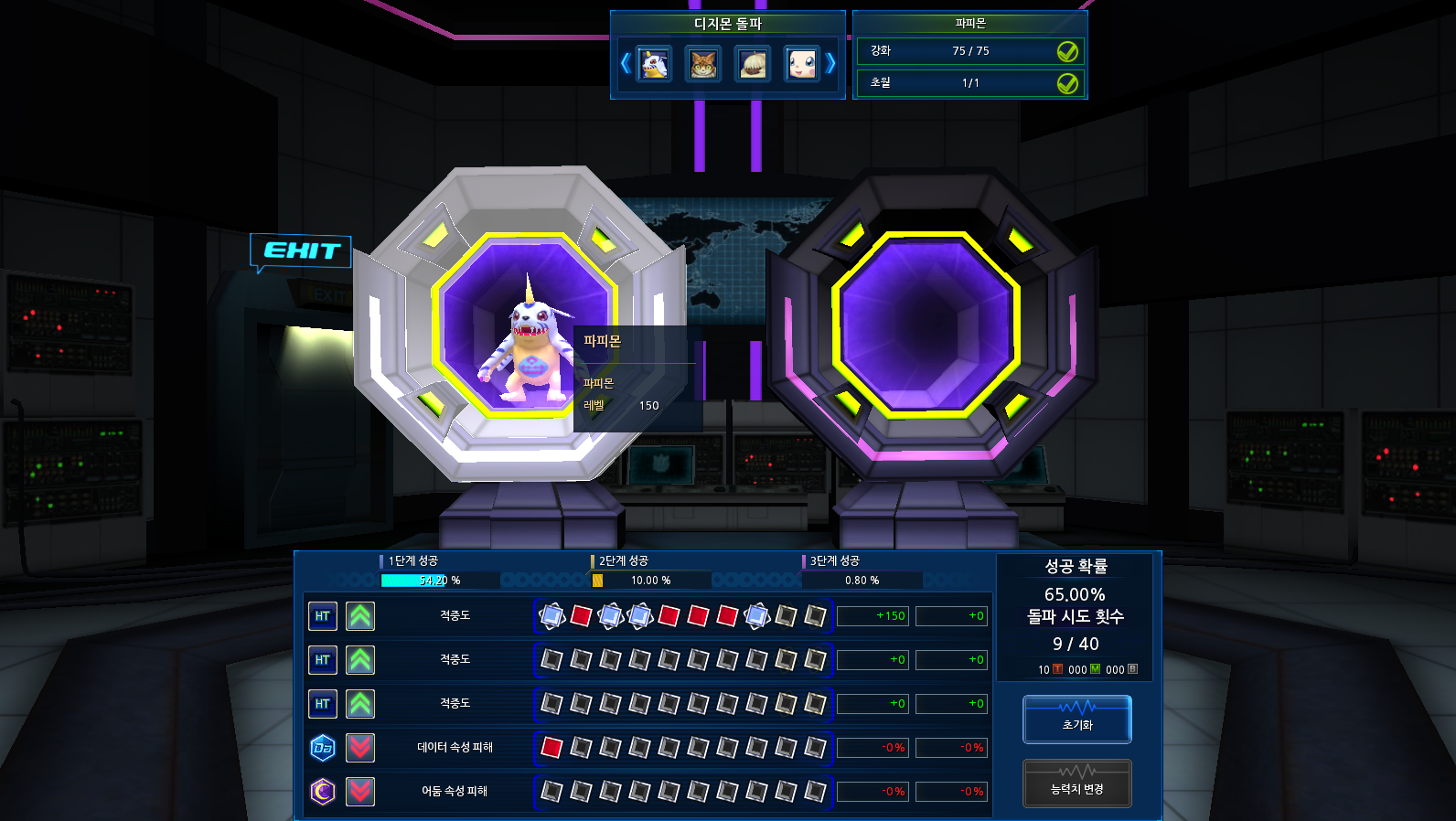Click the EXIT sign button
This screenshot has width=1456, height=821.
[300, 251]
